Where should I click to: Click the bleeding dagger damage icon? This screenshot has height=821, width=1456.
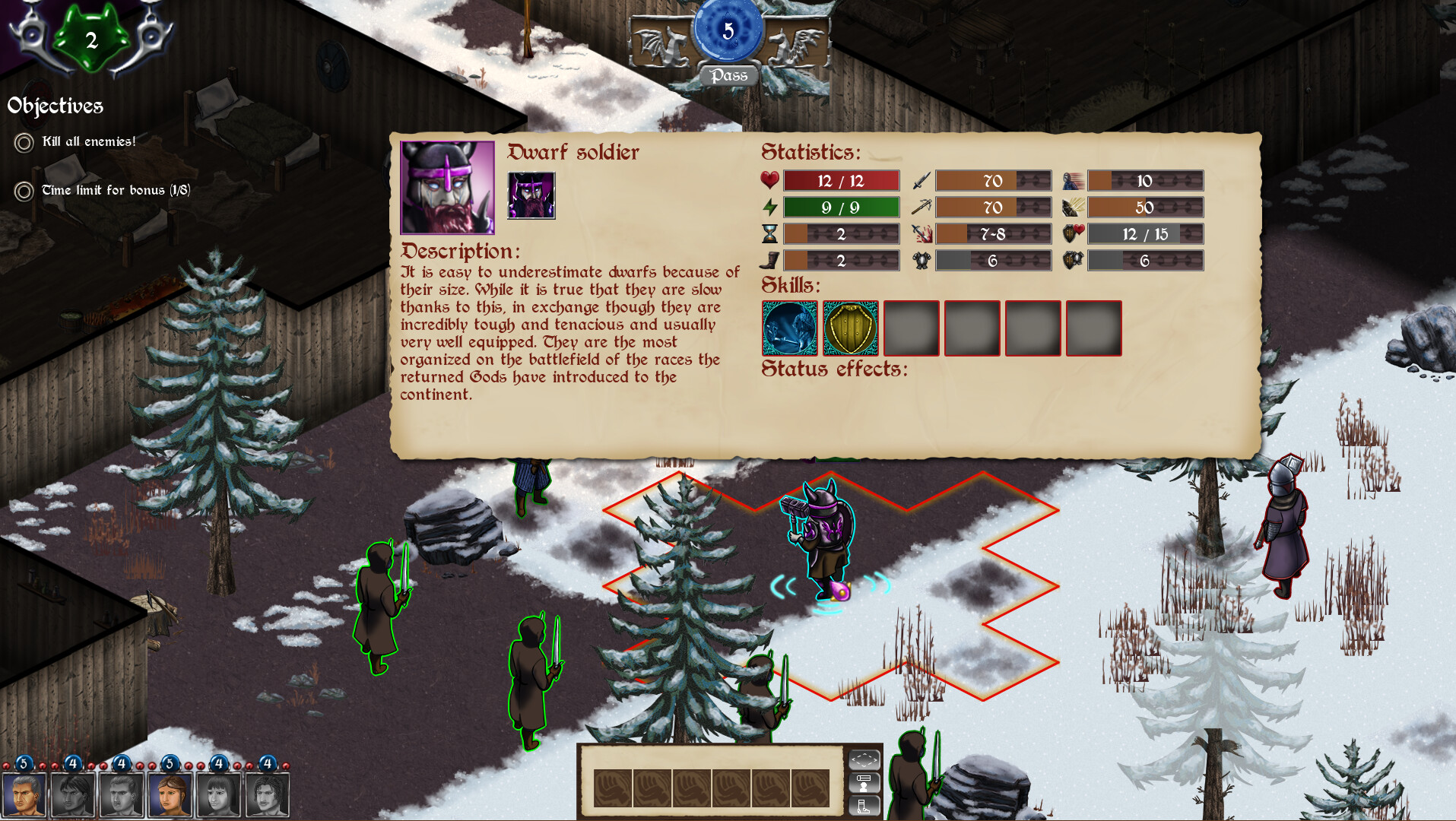pos(921,234)
